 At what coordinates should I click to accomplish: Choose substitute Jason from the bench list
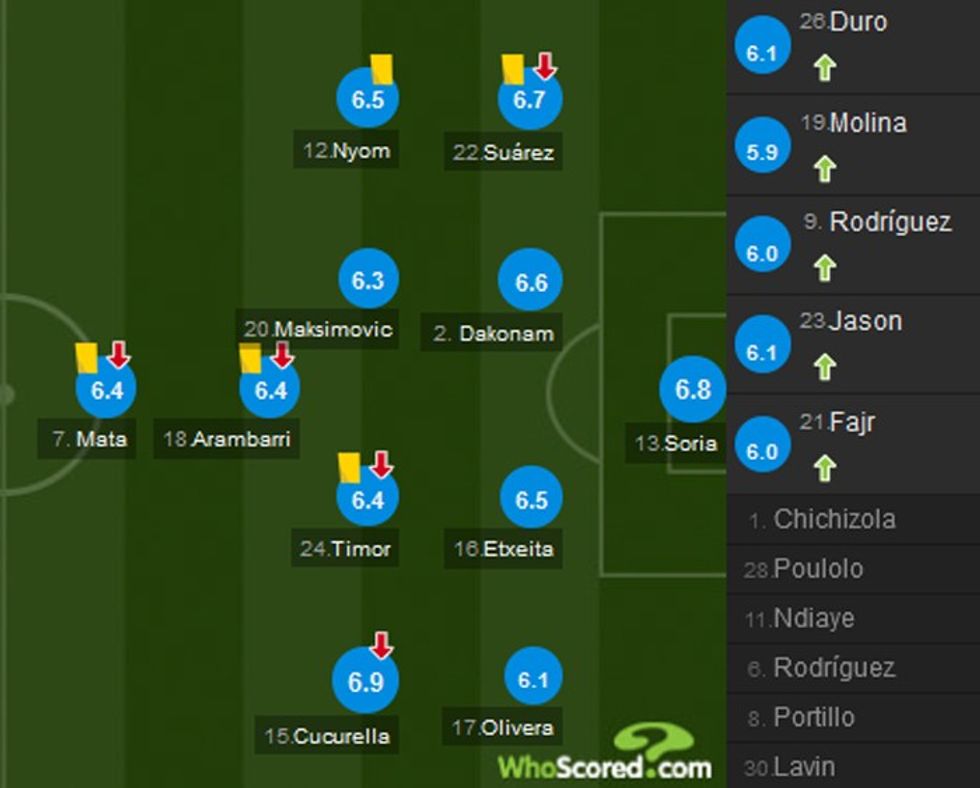[853, 345]
